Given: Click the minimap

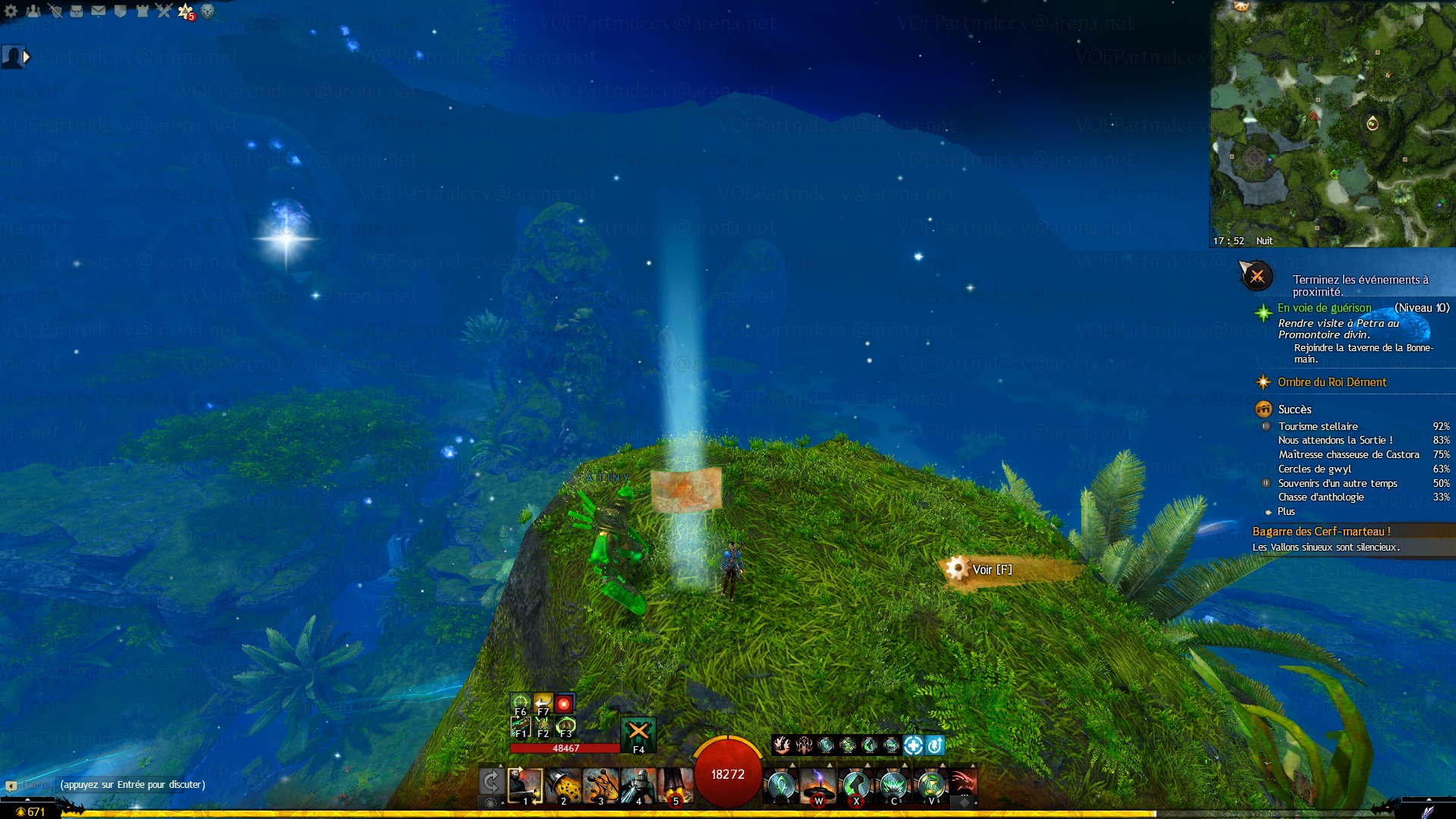Looking at the screenshot, I should [1332, 121].
